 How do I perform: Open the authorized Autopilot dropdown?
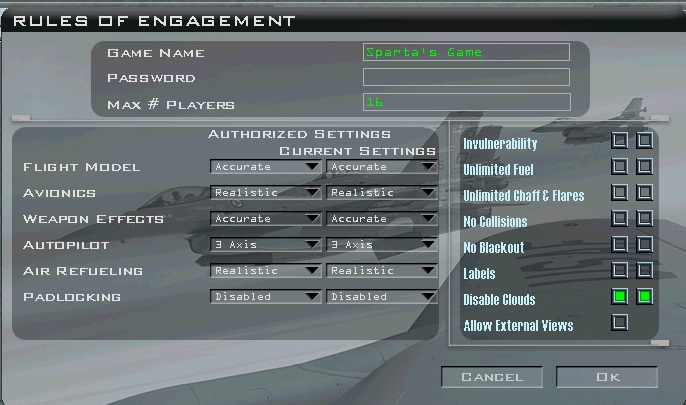[266, 245]
